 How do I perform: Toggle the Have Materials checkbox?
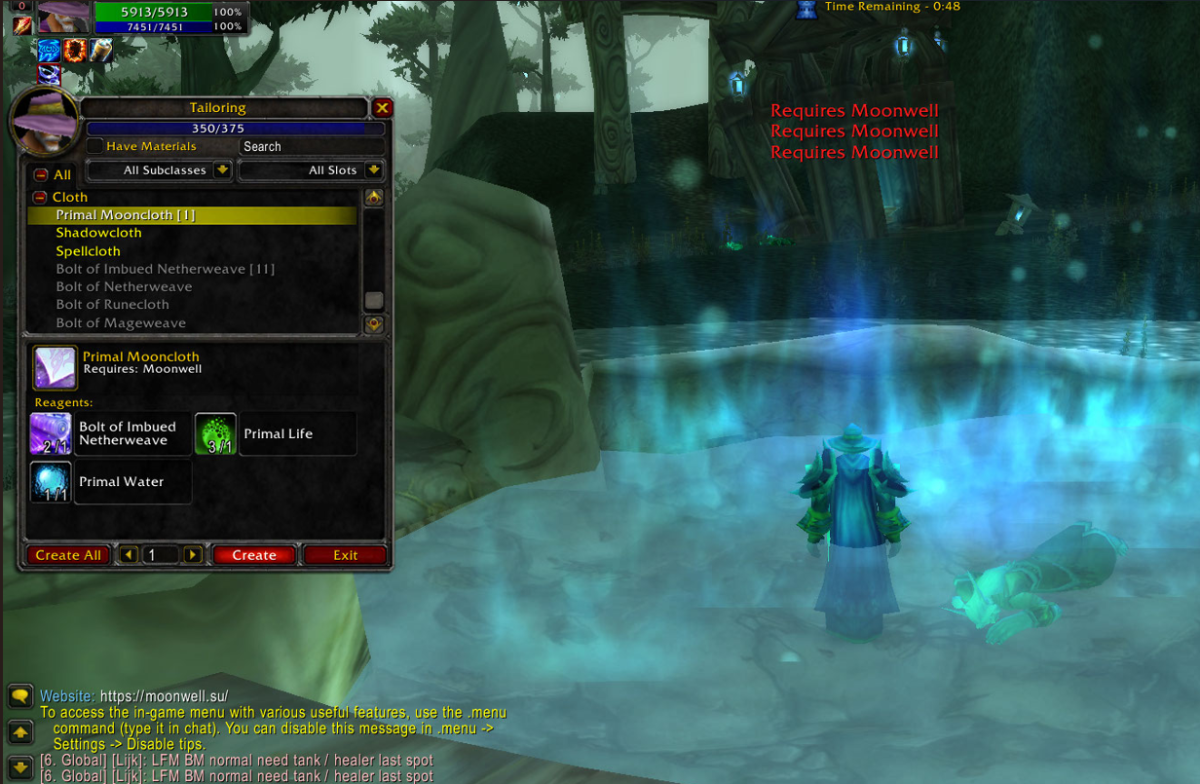point(94,146)
